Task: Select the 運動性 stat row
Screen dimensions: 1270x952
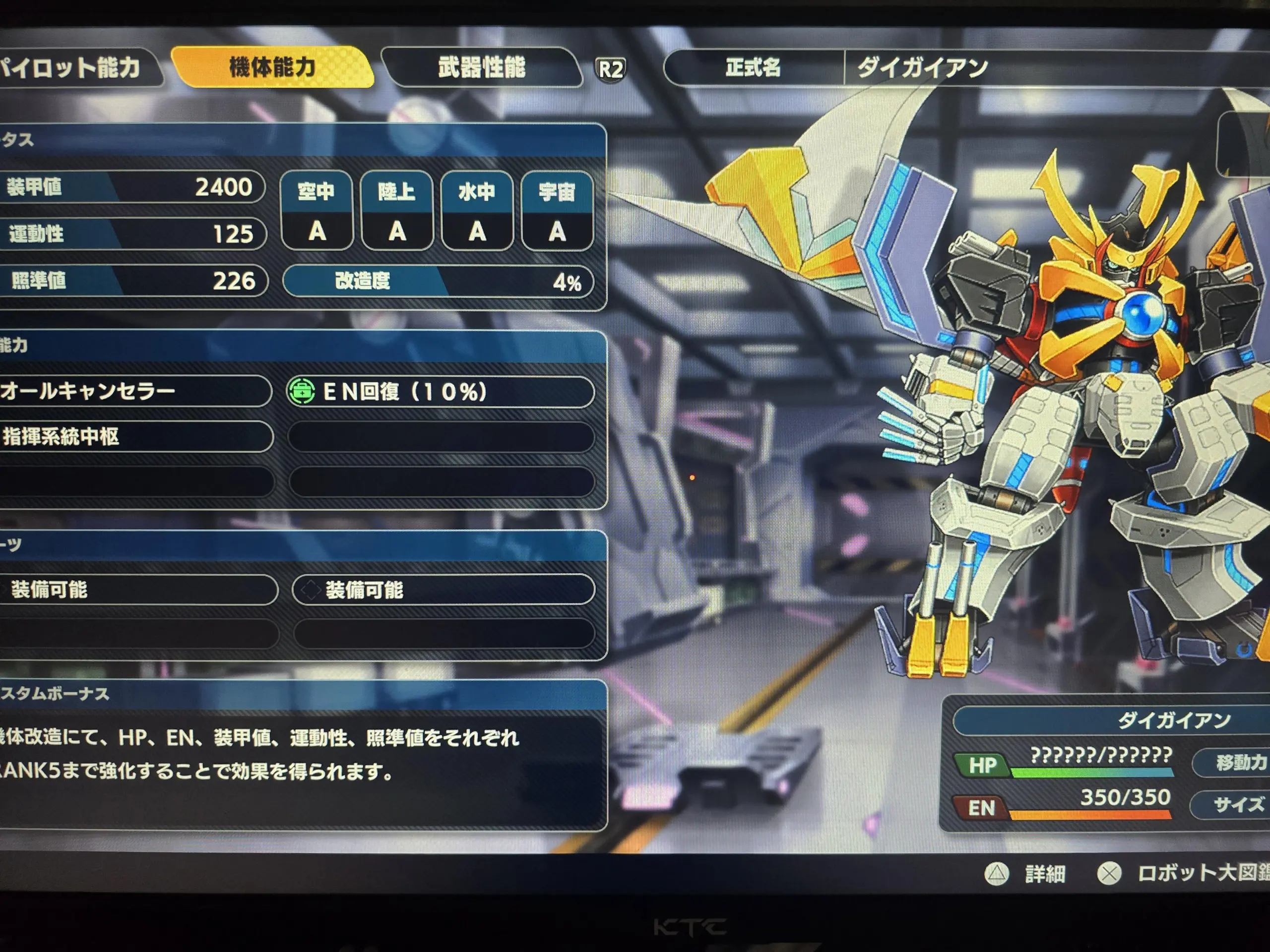Action: pyautogui.click(x=131, y=234)
